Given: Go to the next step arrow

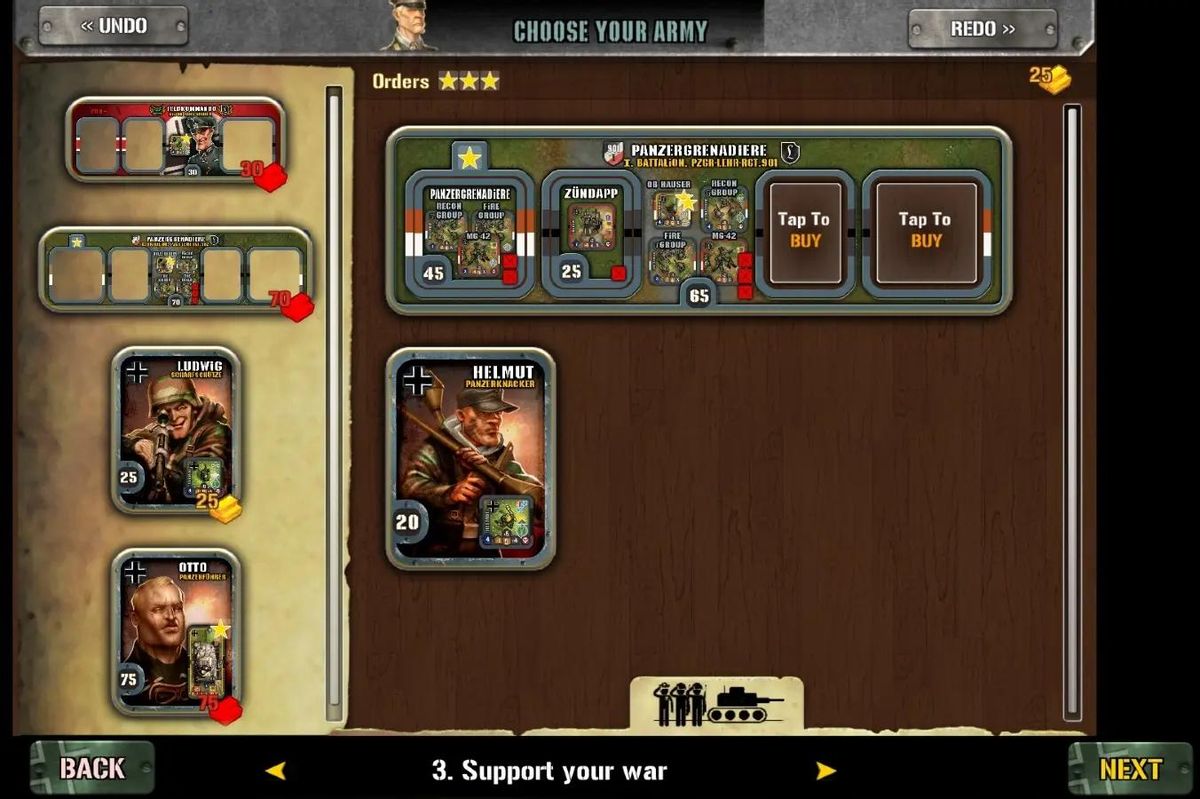Looking at the screenshot, I should coord(825,770).
